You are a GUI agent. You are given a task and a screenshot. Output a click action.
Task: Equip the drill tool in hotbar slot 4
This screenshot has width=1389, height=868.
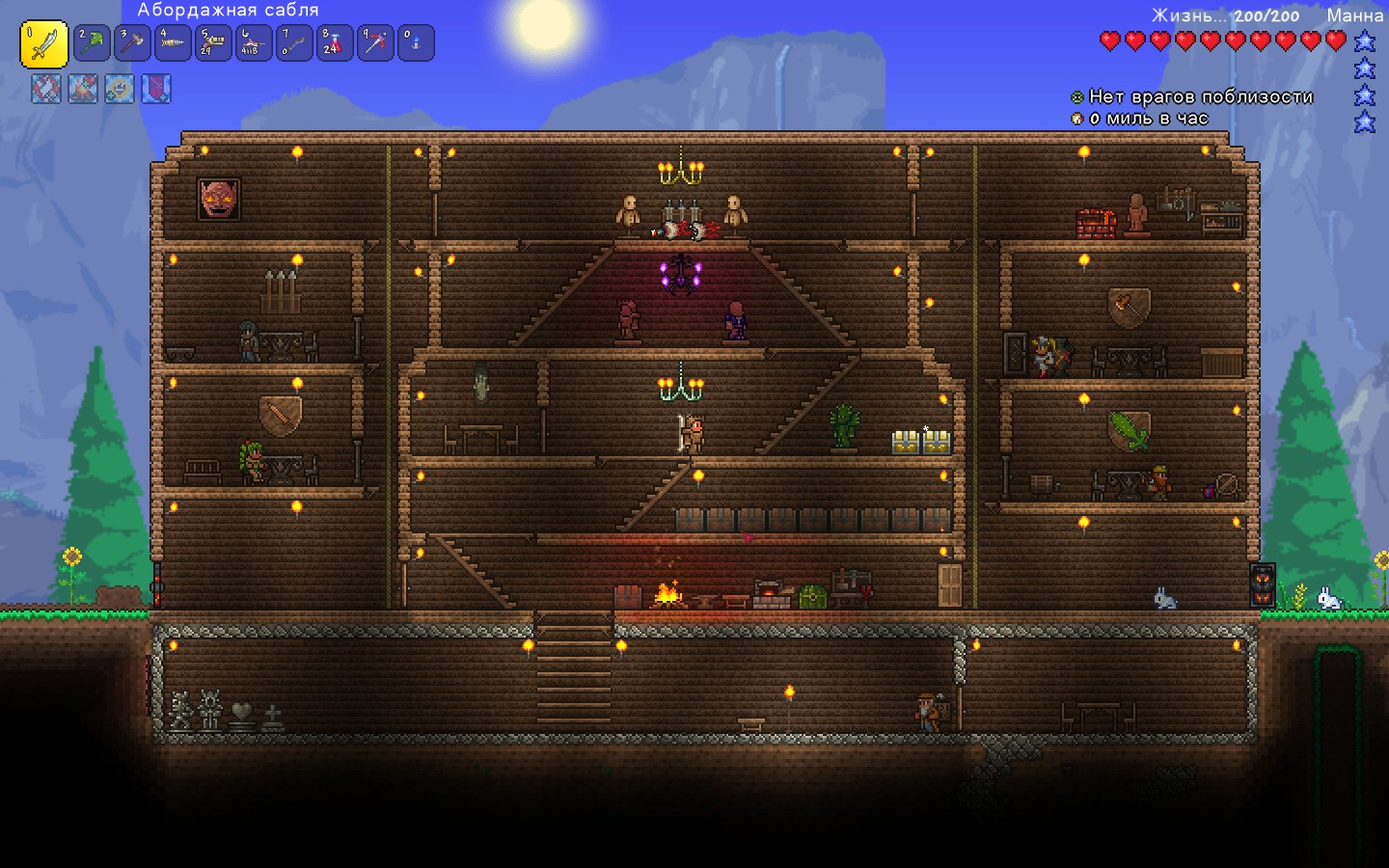tap(174, 43)
